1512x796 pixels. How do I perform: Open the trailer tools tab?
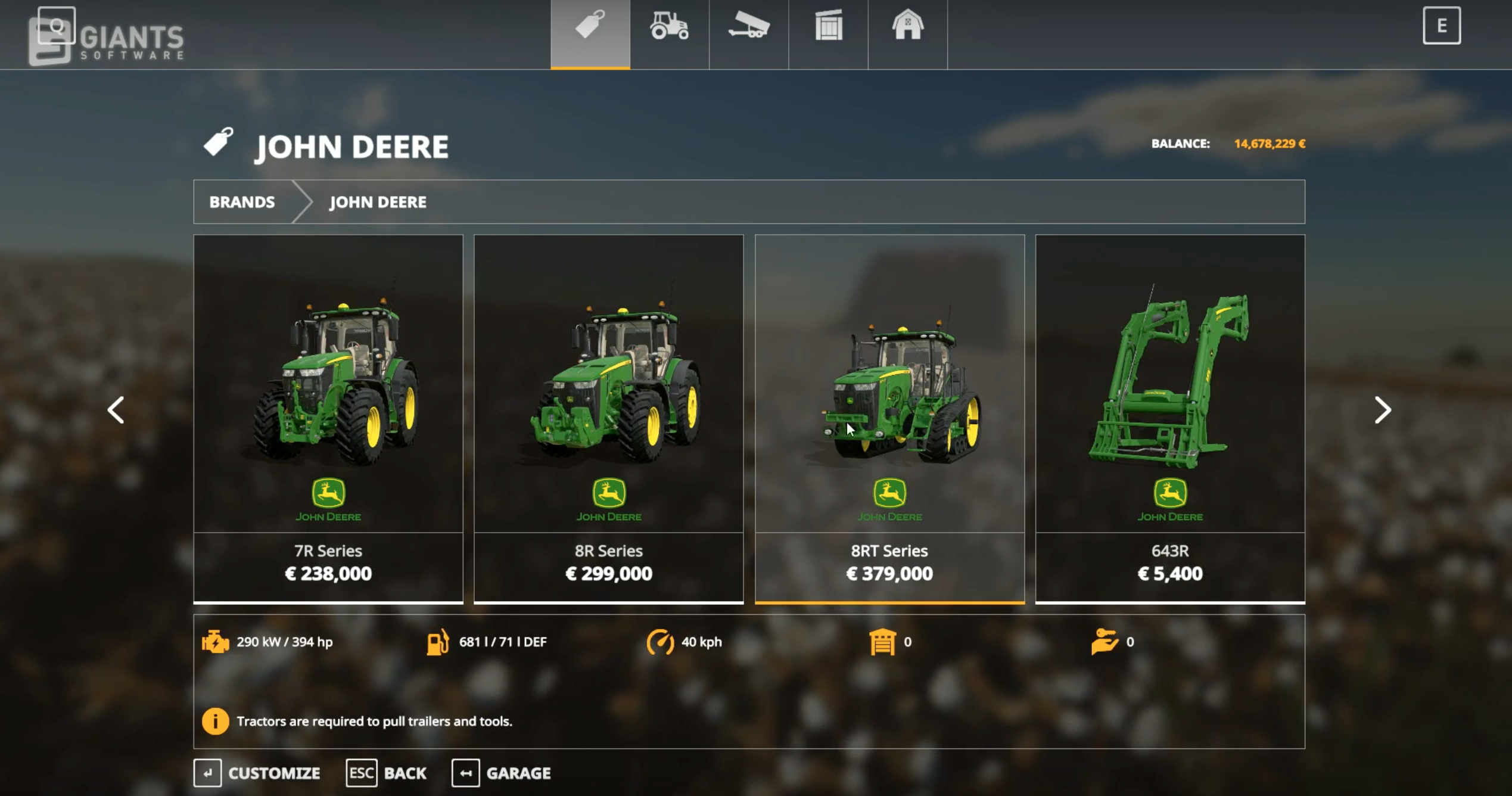click(x=749, y=28)
